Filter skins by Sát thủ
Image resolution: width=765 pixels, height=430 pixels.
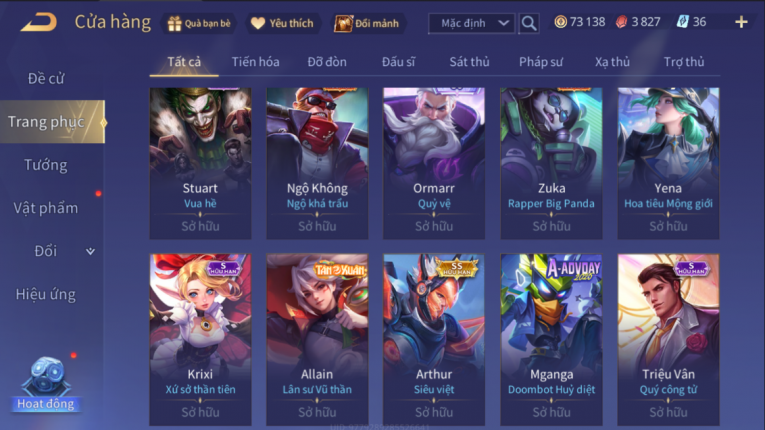469,62
